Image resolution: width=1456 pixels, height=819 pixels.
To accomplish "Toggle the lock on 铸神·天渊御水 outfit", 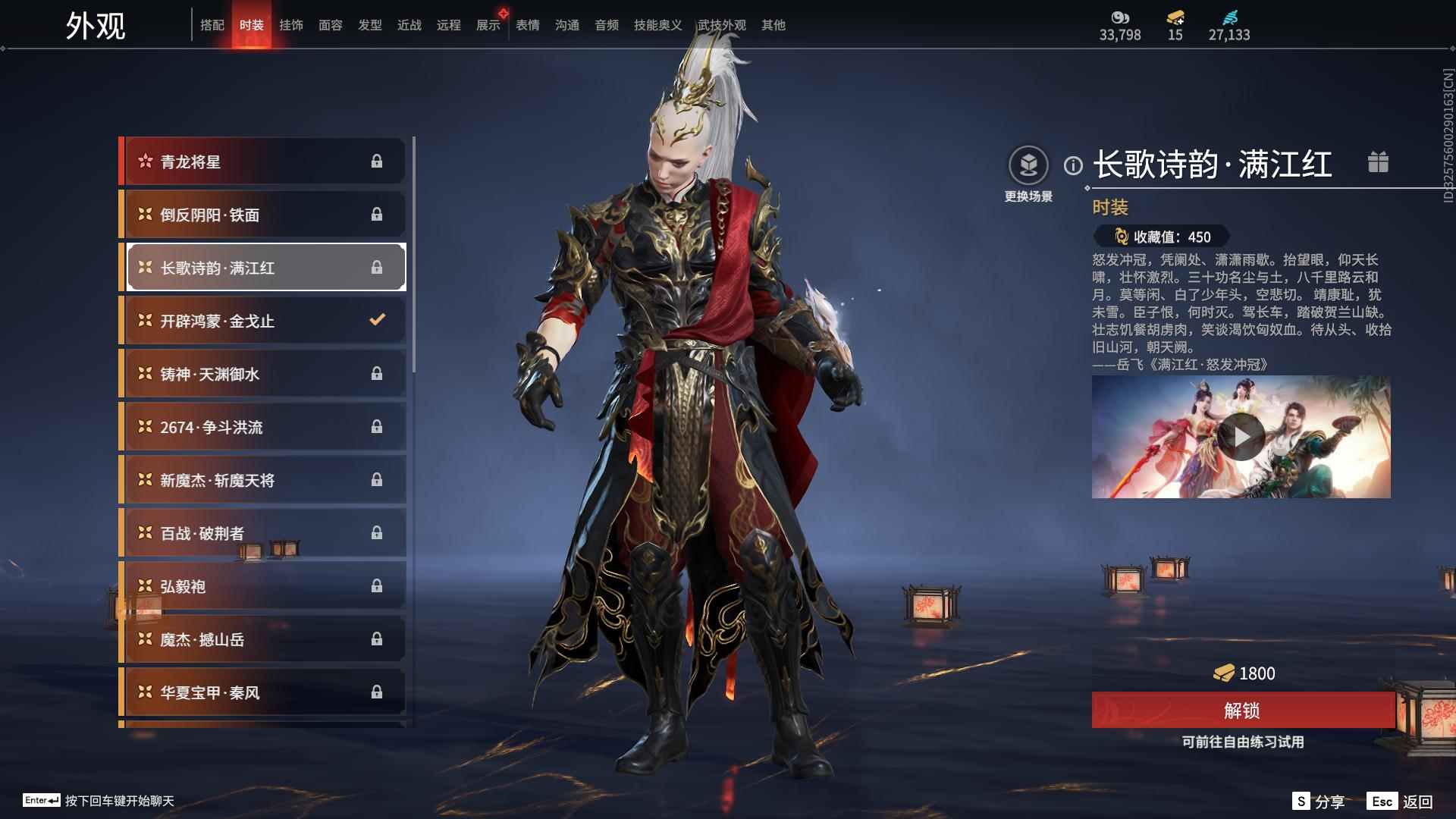I will click(378, 373).
